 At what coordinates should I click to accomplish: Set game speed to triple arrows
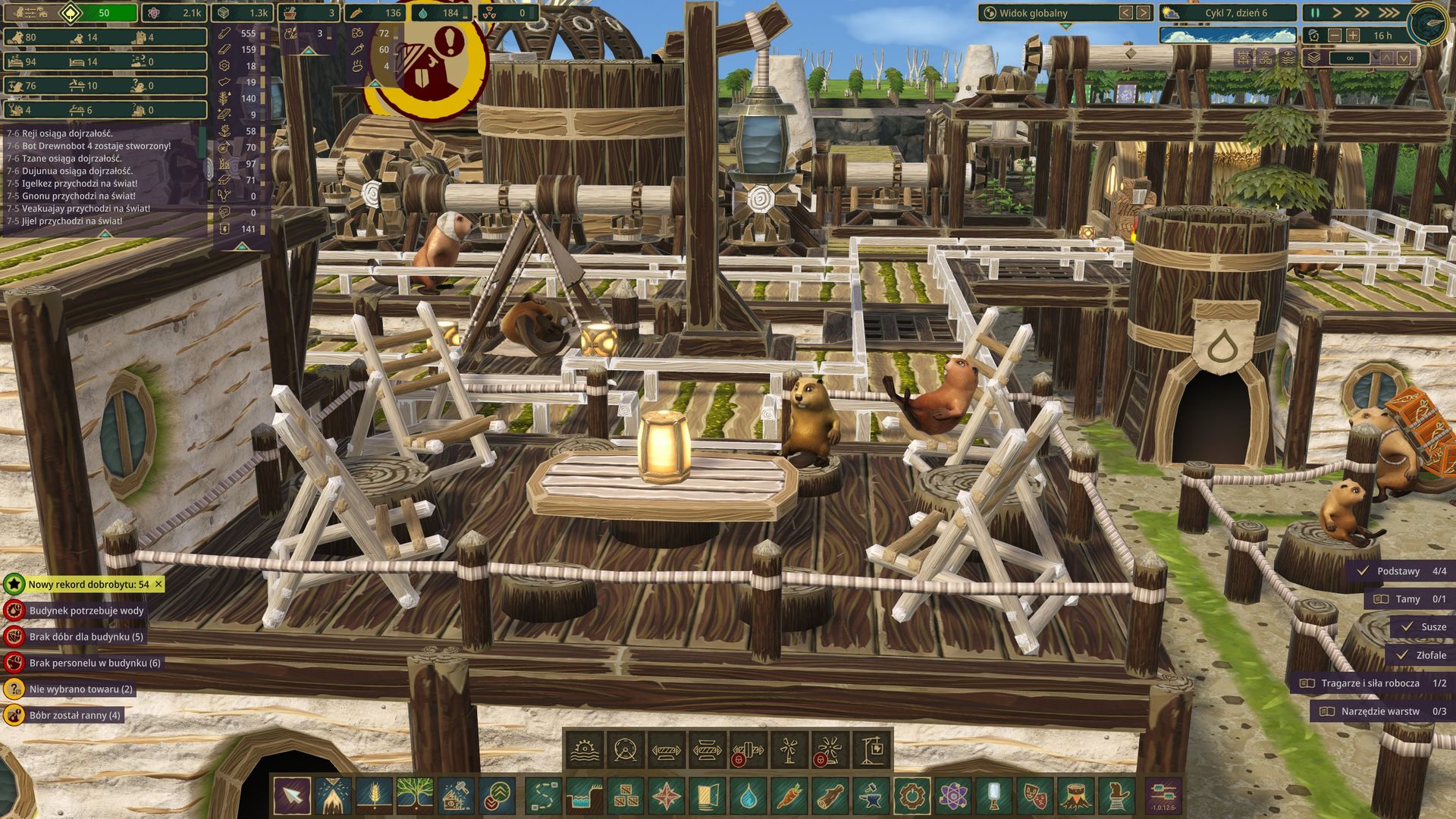click(x=1389, y=13)
